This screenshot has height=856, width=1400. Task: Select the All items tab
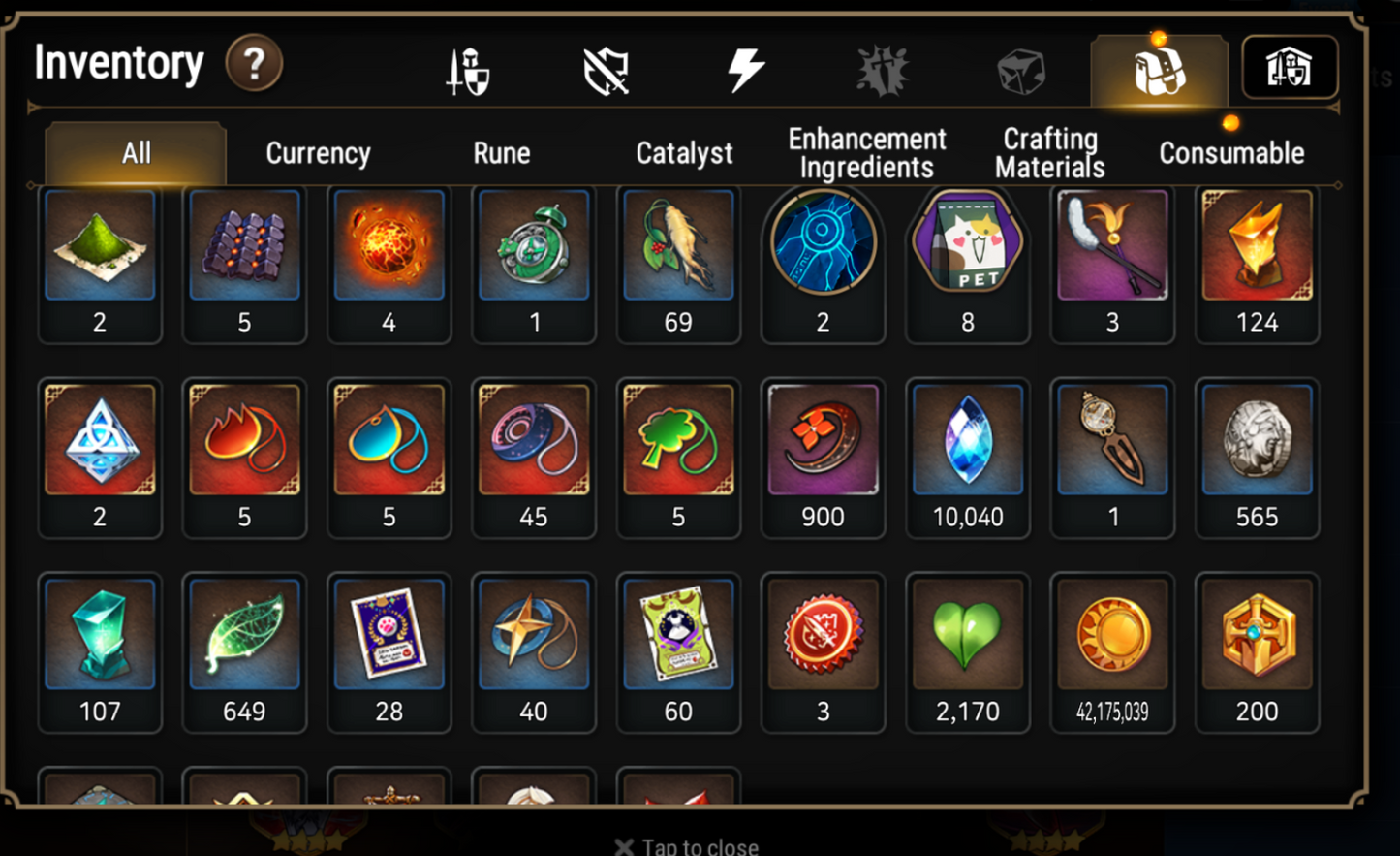(x=136, y=153)
